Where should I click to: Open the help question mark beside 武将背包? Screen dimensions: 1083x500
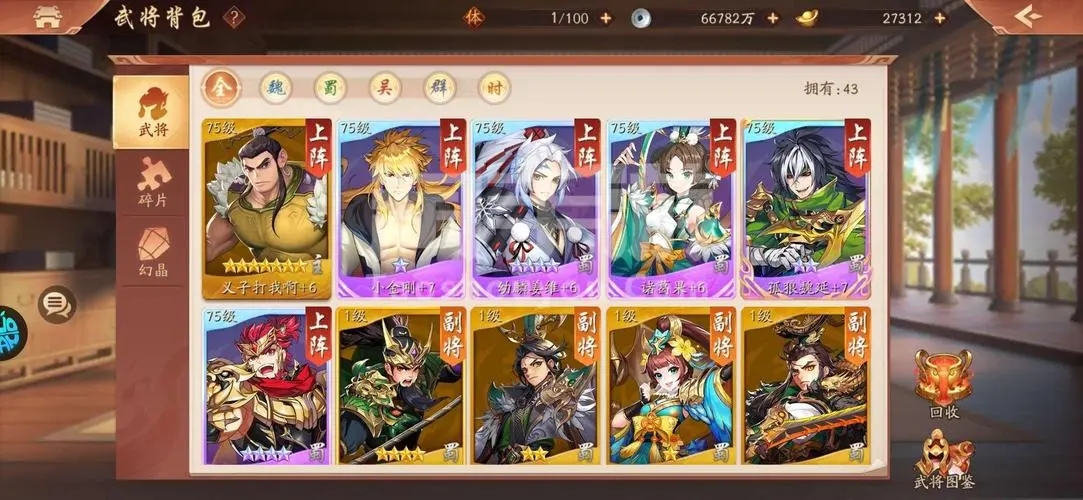pyautogui.click(x=234, y=17)
